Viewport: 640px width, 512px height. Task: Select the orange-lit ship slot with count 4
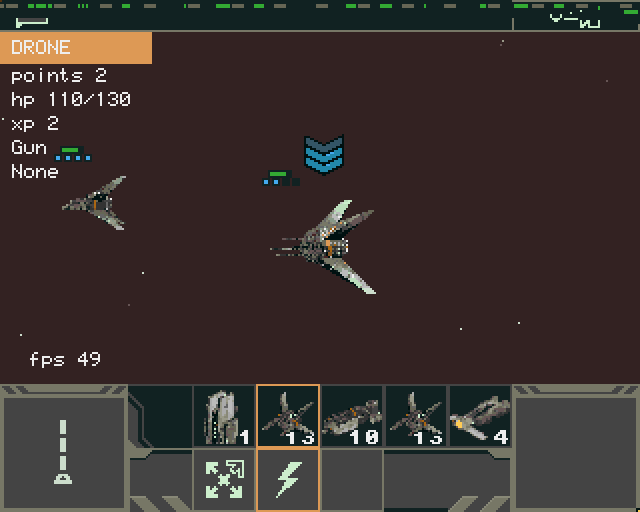coord(480,416)
